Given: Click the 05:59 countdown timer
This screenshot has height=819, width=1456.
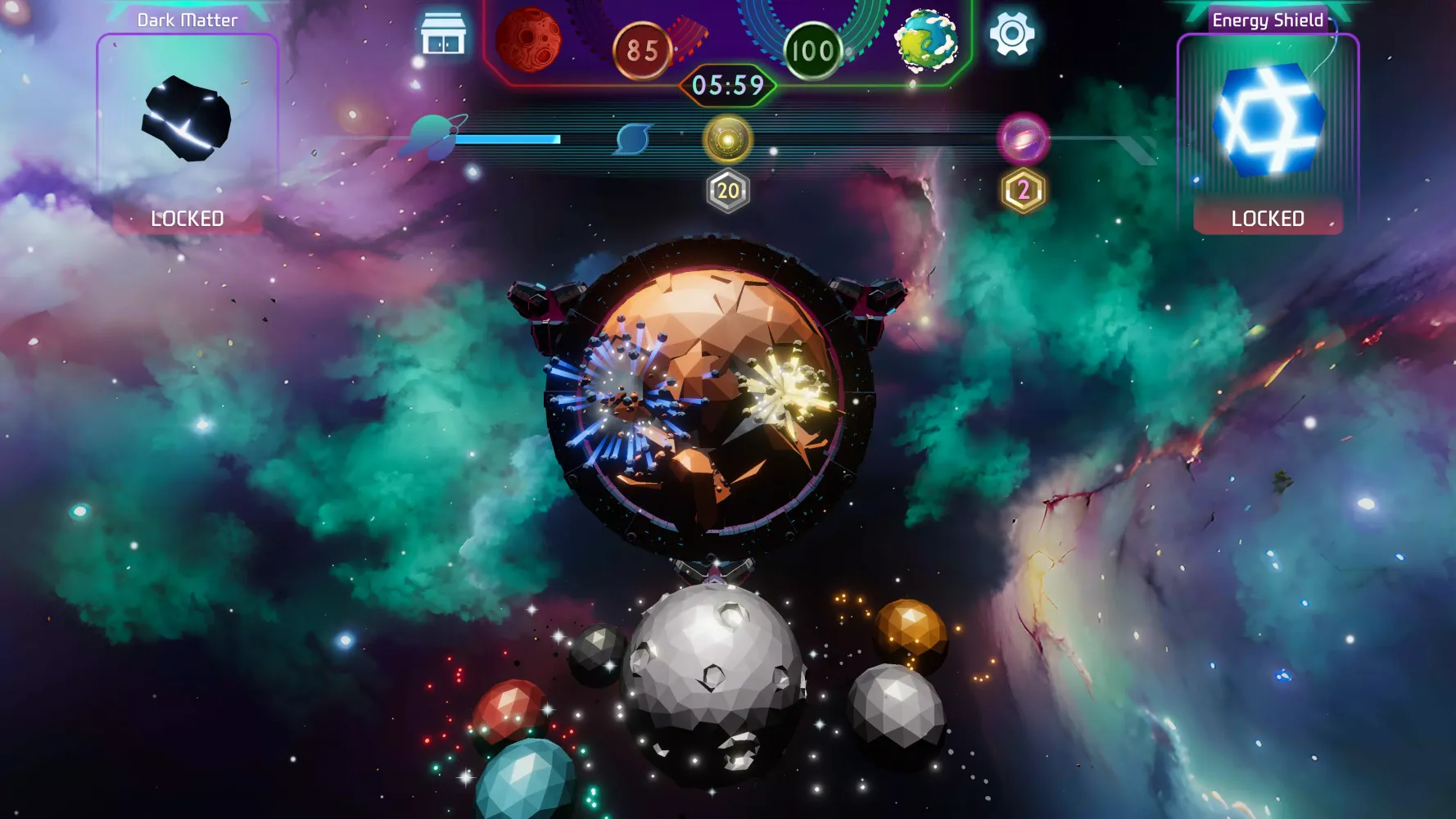Looking at the screenshot, I should (x=727, y=84).
